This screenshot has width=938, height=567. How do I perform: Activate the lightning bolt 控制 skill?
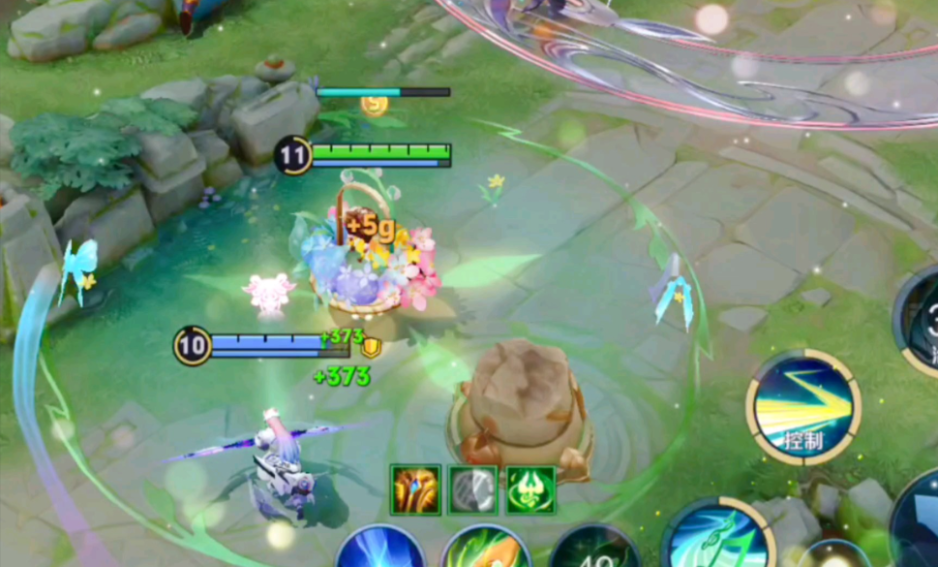pos(803,407)
